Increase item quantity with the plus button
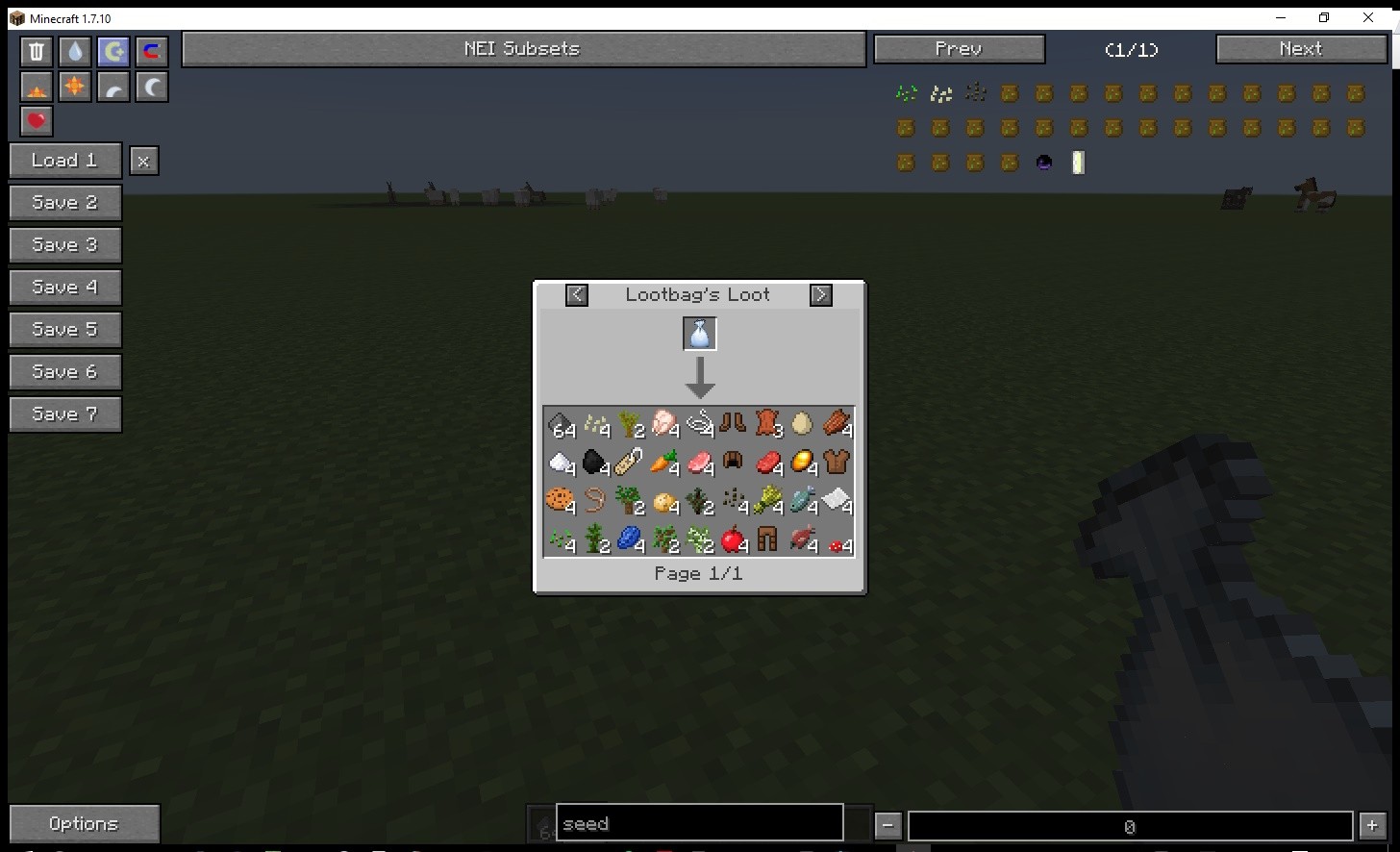 click(1372, 825)
